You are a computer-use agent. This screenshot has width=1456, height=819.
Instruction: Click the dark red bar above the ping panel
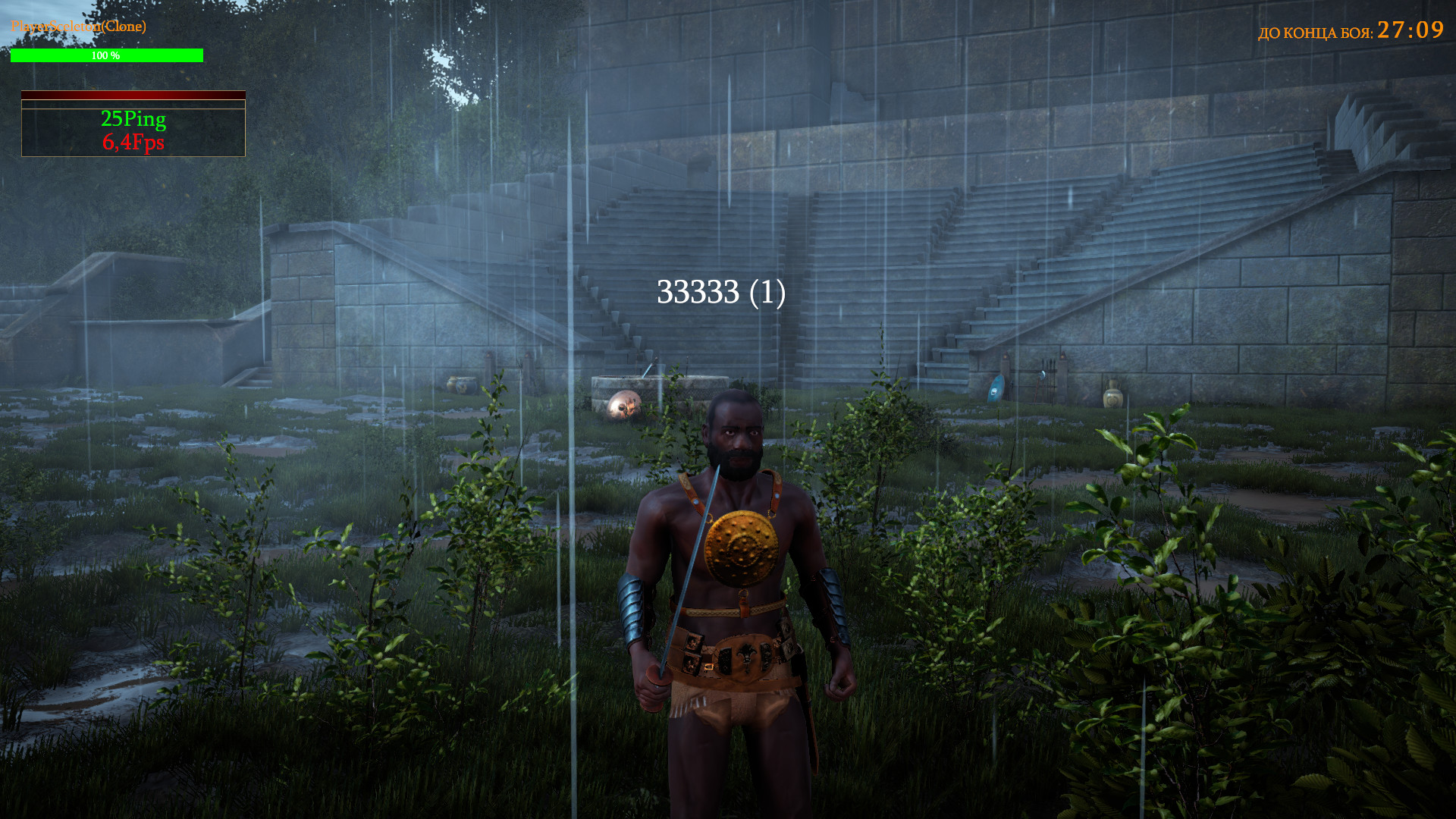[x=133, y=95]
